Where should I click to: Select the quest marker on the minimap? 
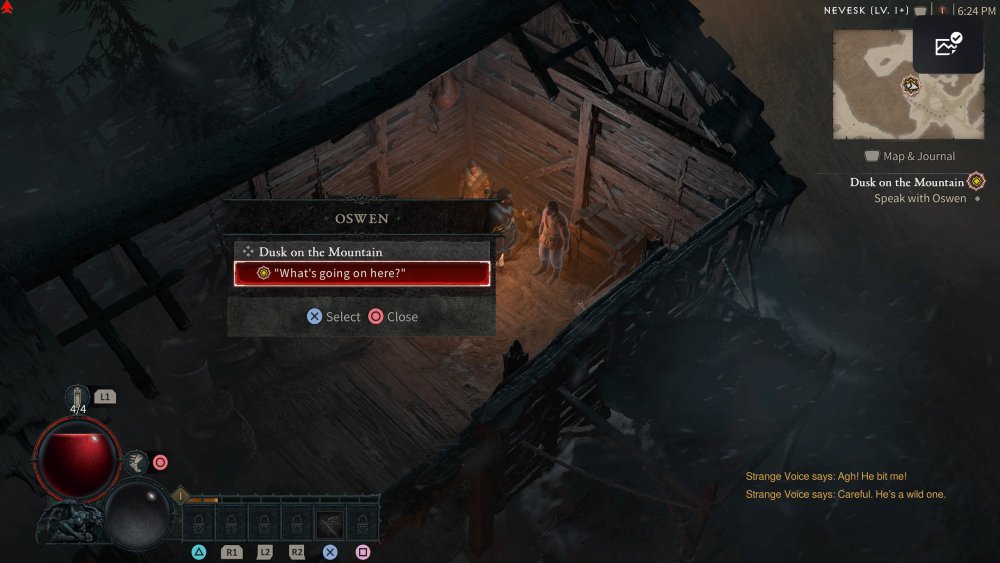tap(911, 85)
